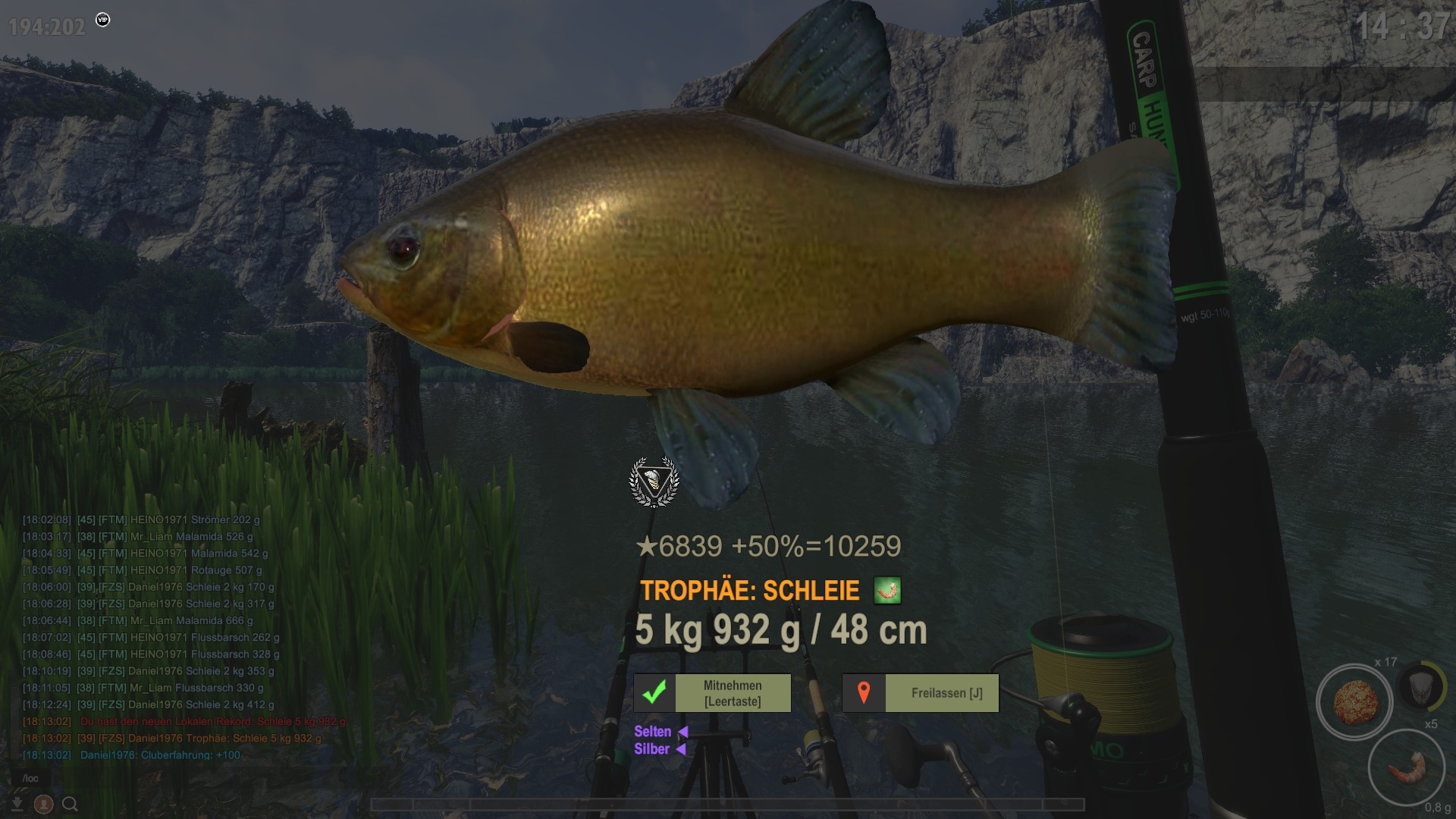Select the shrimp bait slot
Image resolution: width=1456 pixels, height=819 pixels.
[1405, 767]
